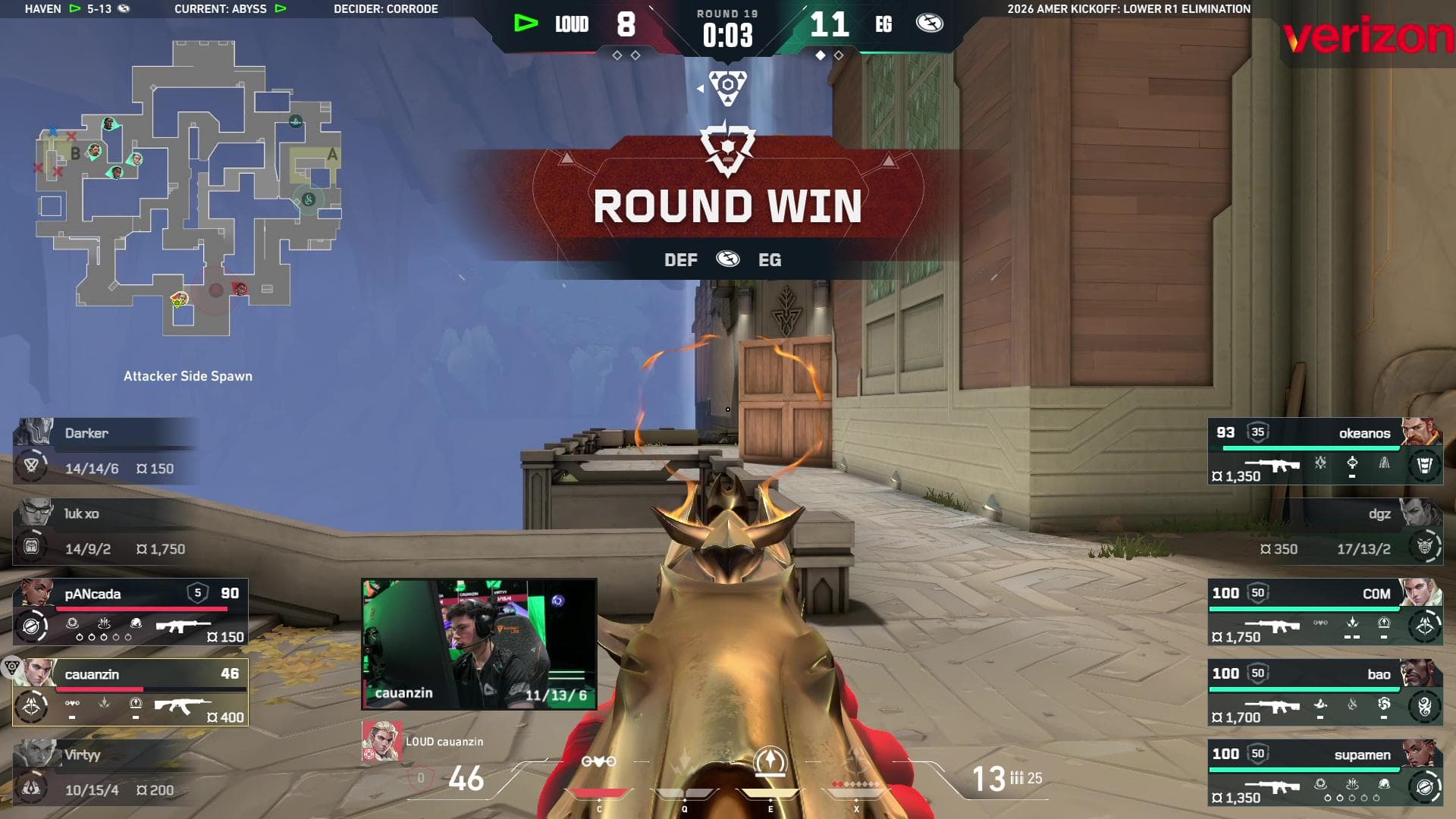The image size is (1456, 819).
Task: Pick Virtyy's player row
Action: pos(106,772)
